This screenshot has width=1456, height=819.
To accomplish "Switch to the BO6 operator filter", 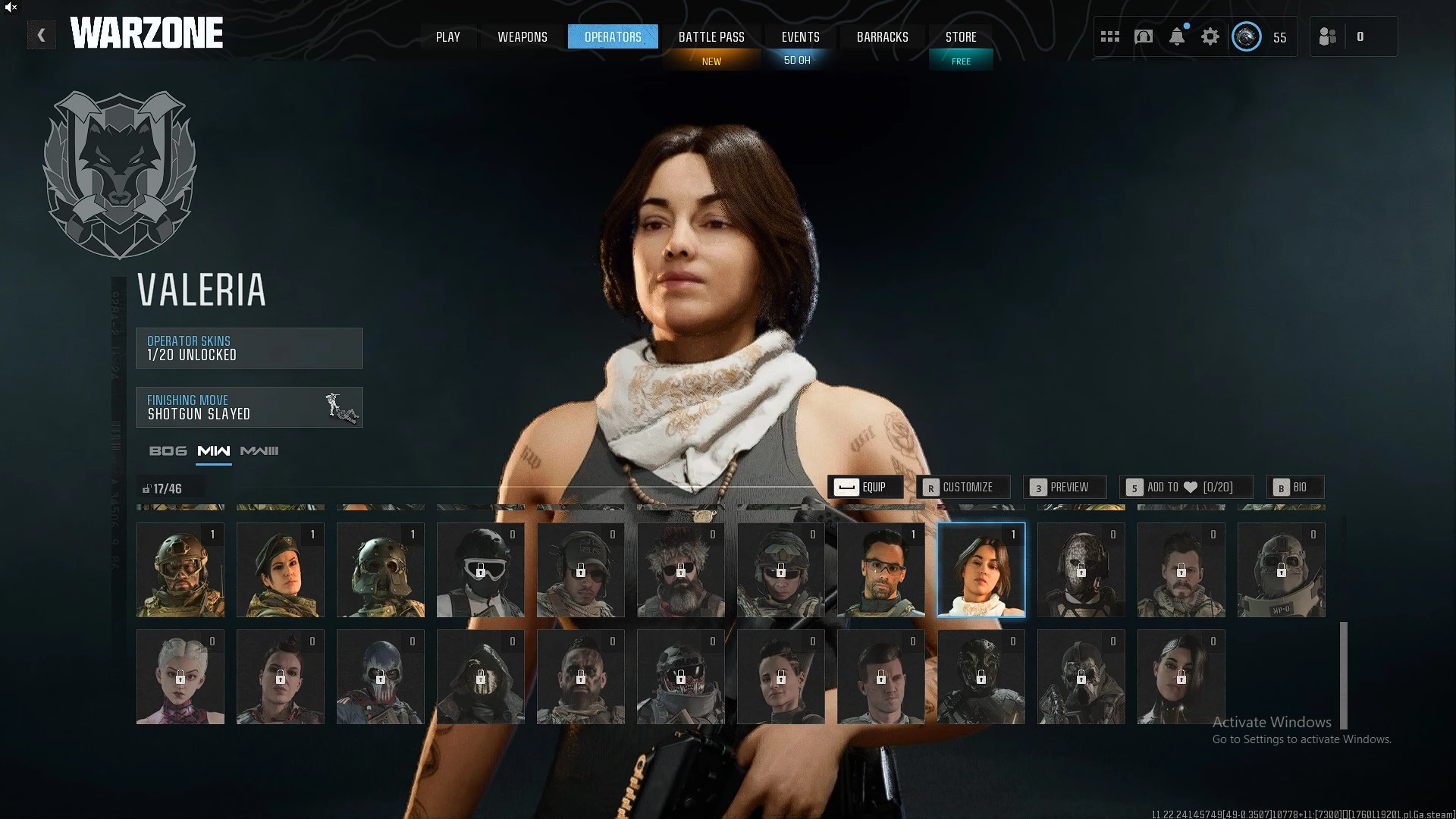I will coord(168,451).
